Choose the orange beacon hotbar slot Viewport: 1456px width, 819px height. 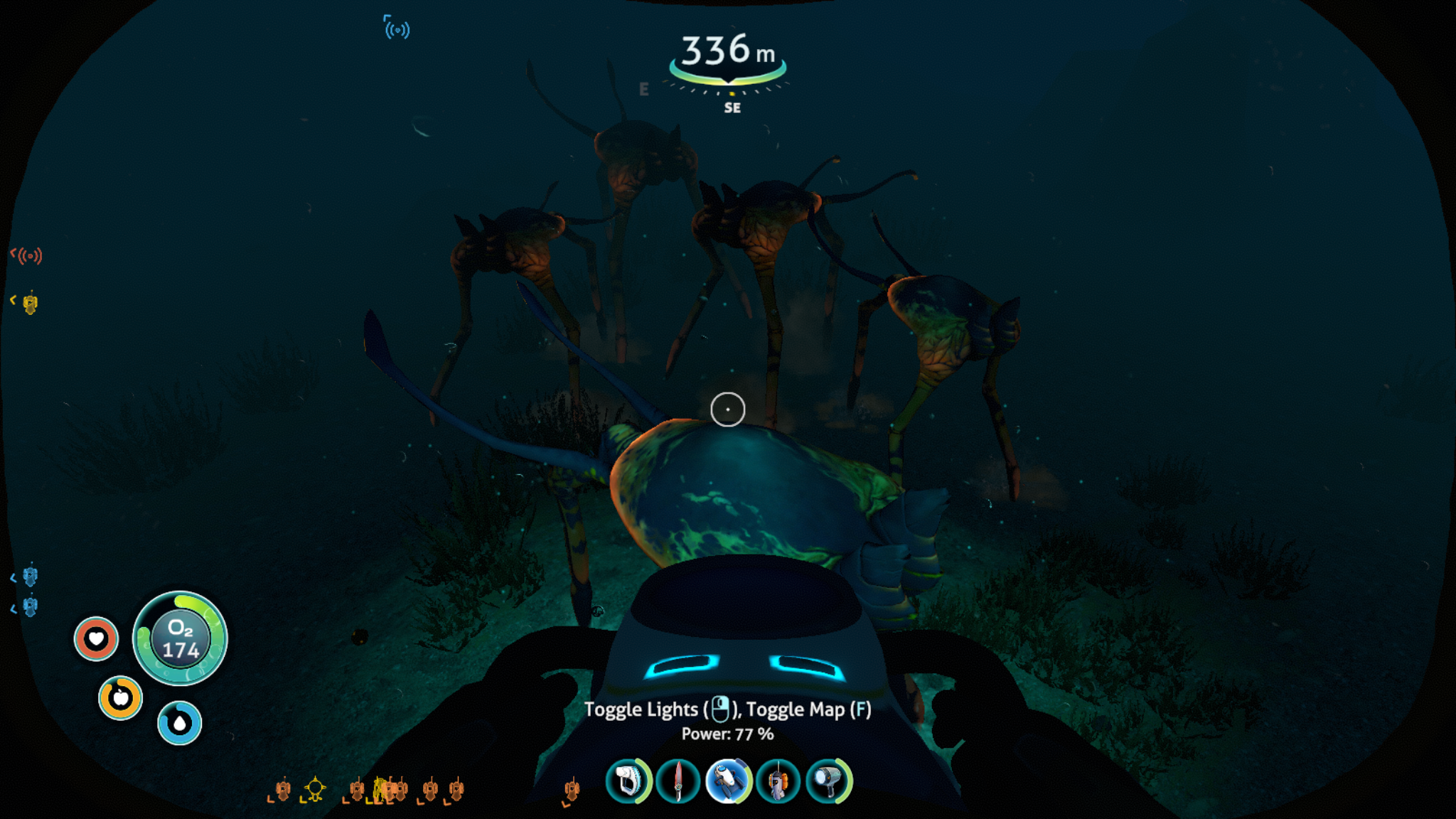778,781
